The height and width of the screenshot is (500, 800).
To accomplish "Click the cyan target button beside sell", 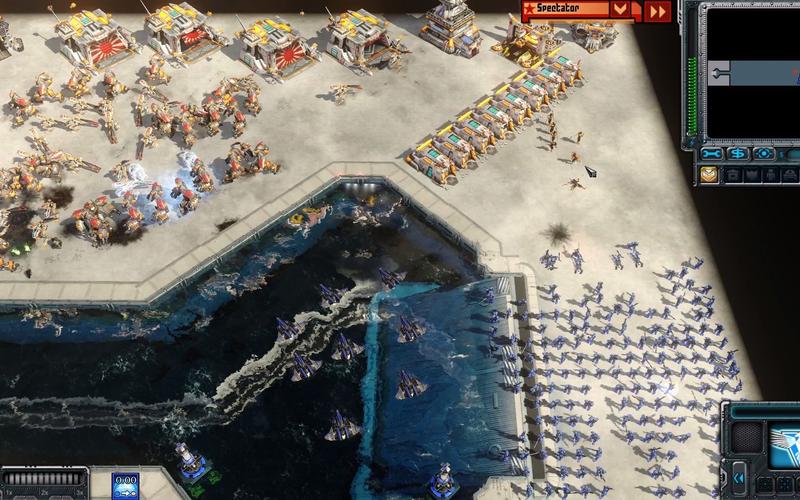I will [x=765, y=154].
